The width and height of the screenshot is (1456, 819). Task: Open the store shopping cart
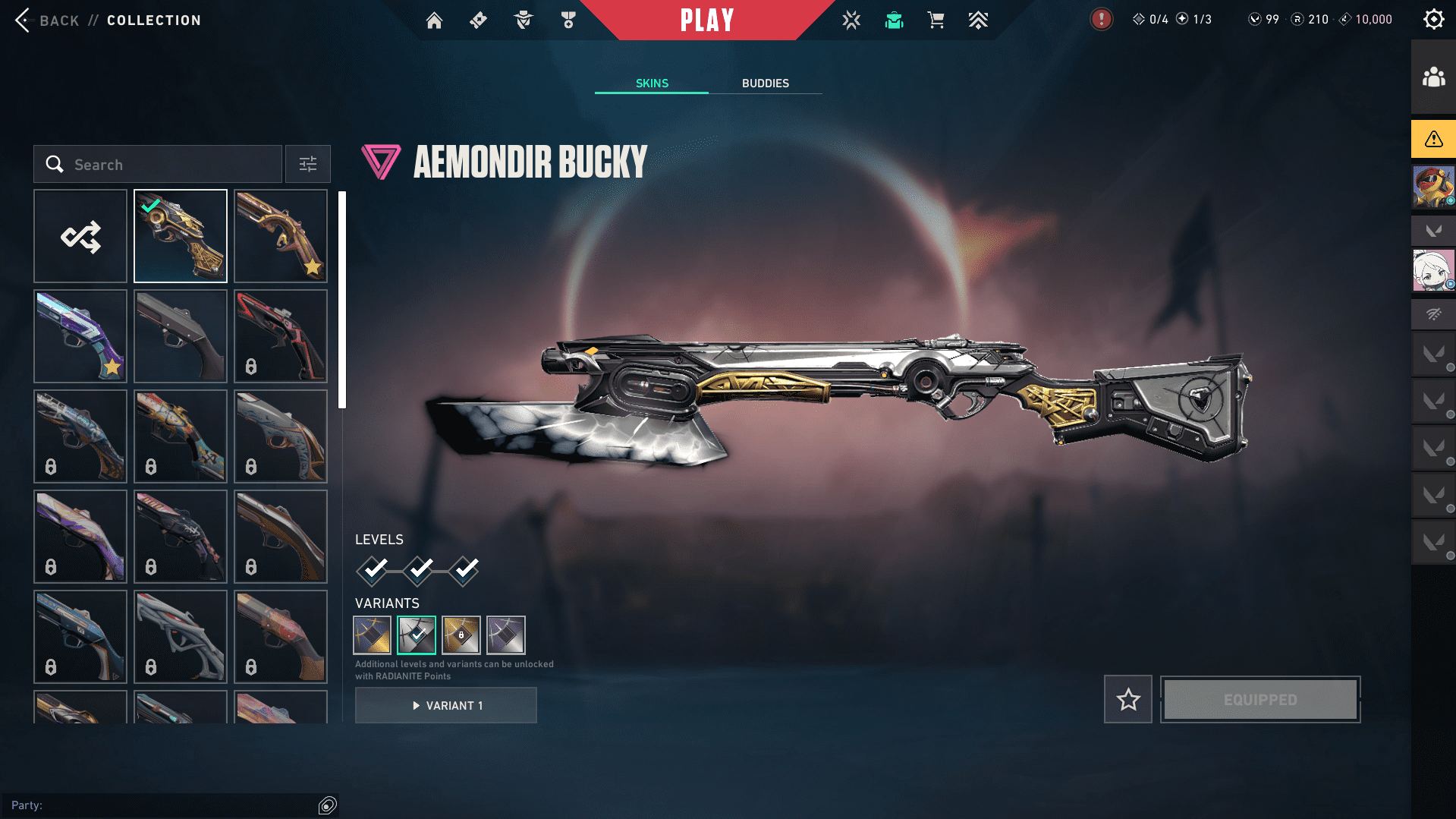coord(936,20)
